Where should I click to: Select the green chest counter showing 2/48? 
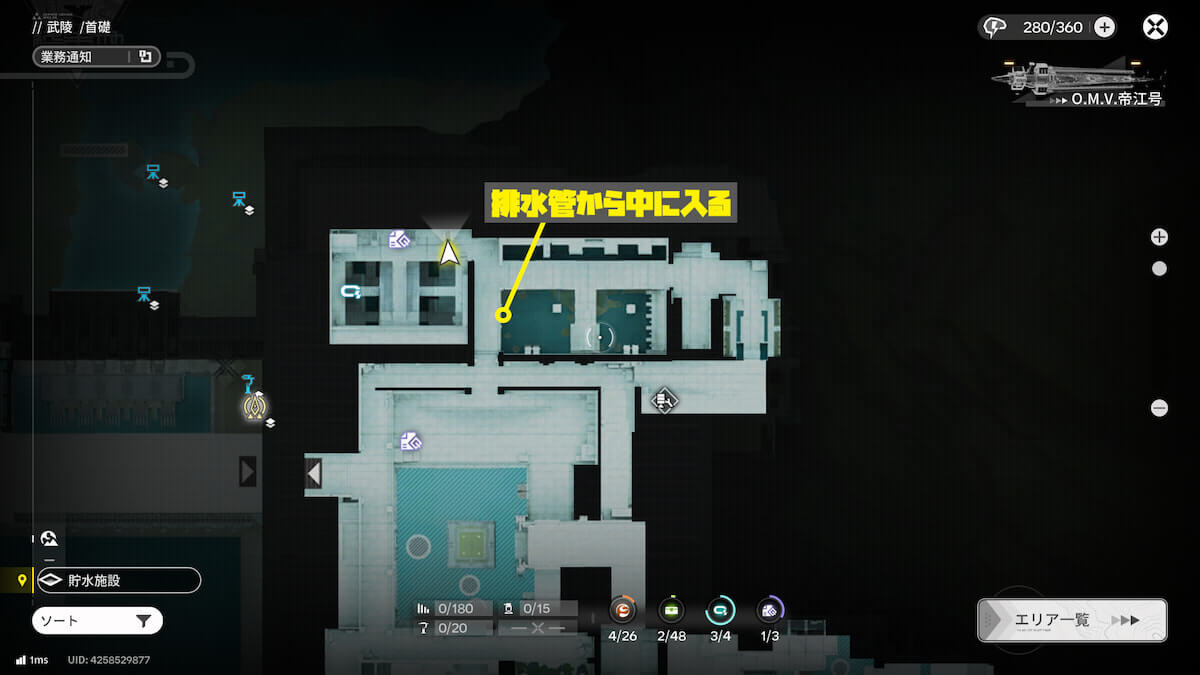pos(671,609)
